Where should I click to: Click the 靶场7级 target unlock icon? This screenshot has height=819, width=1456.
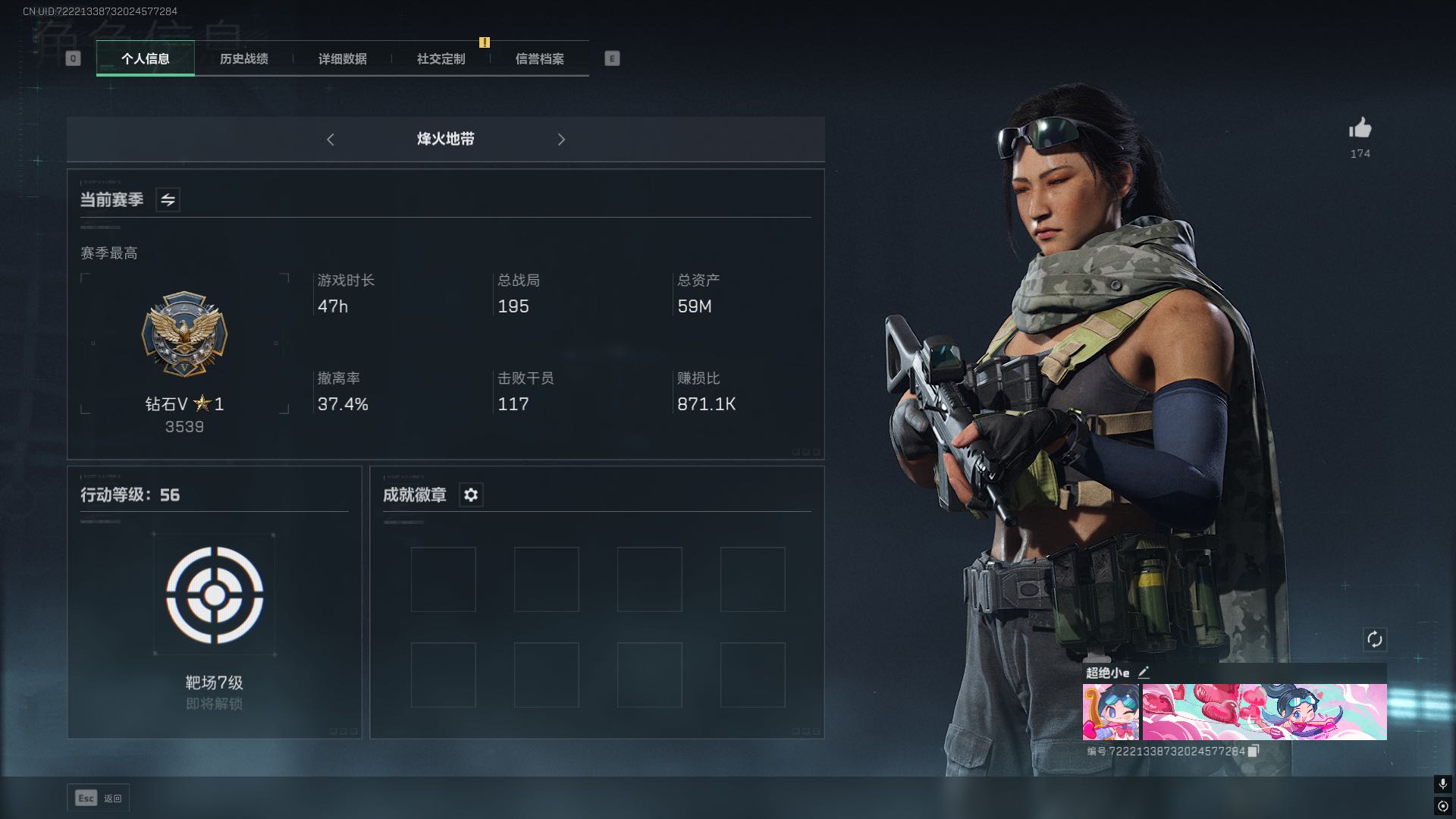[x=215, y=595]
